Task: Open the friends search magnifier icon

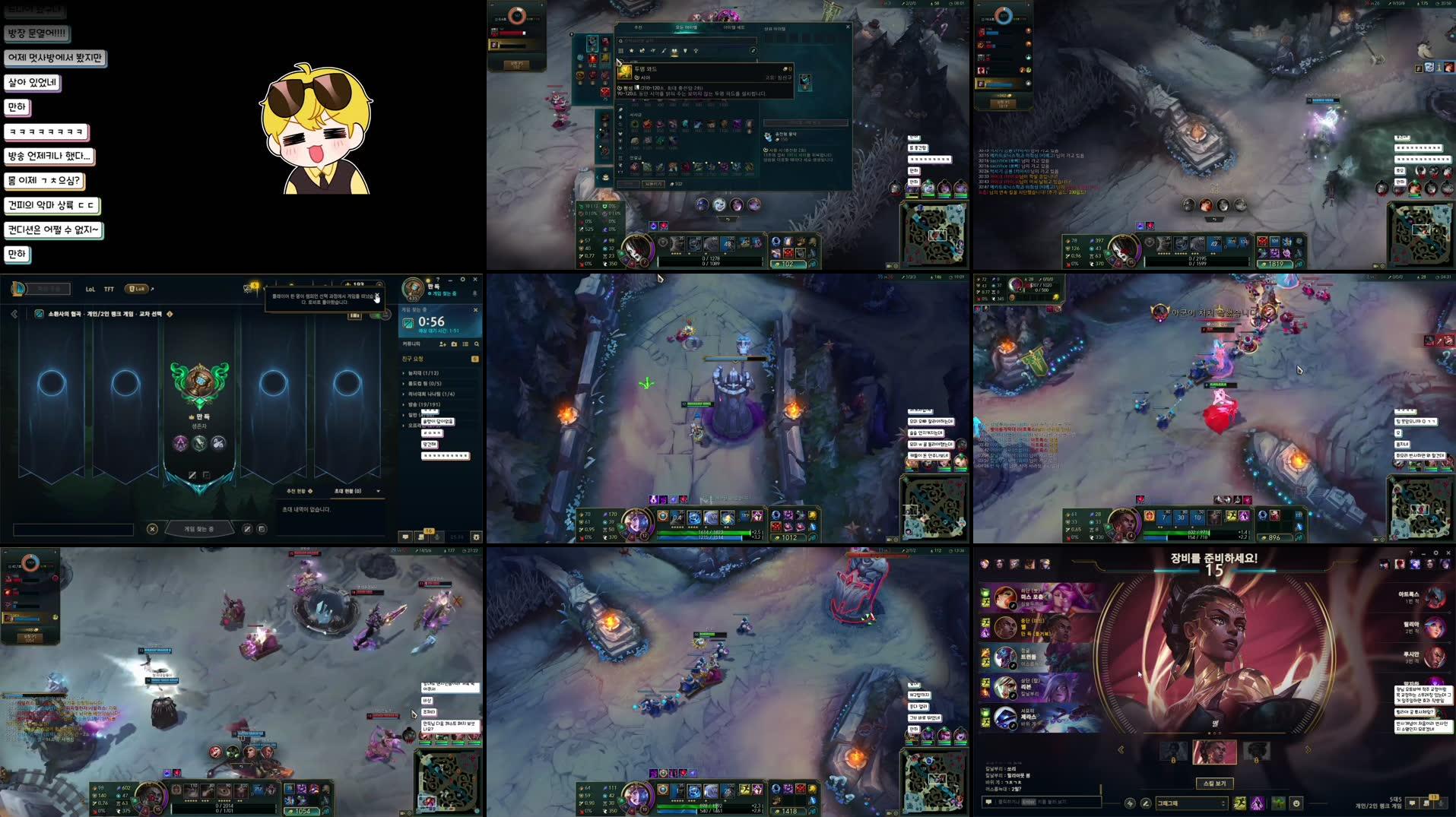Action: pyautogui.click(x=477, y=344)
